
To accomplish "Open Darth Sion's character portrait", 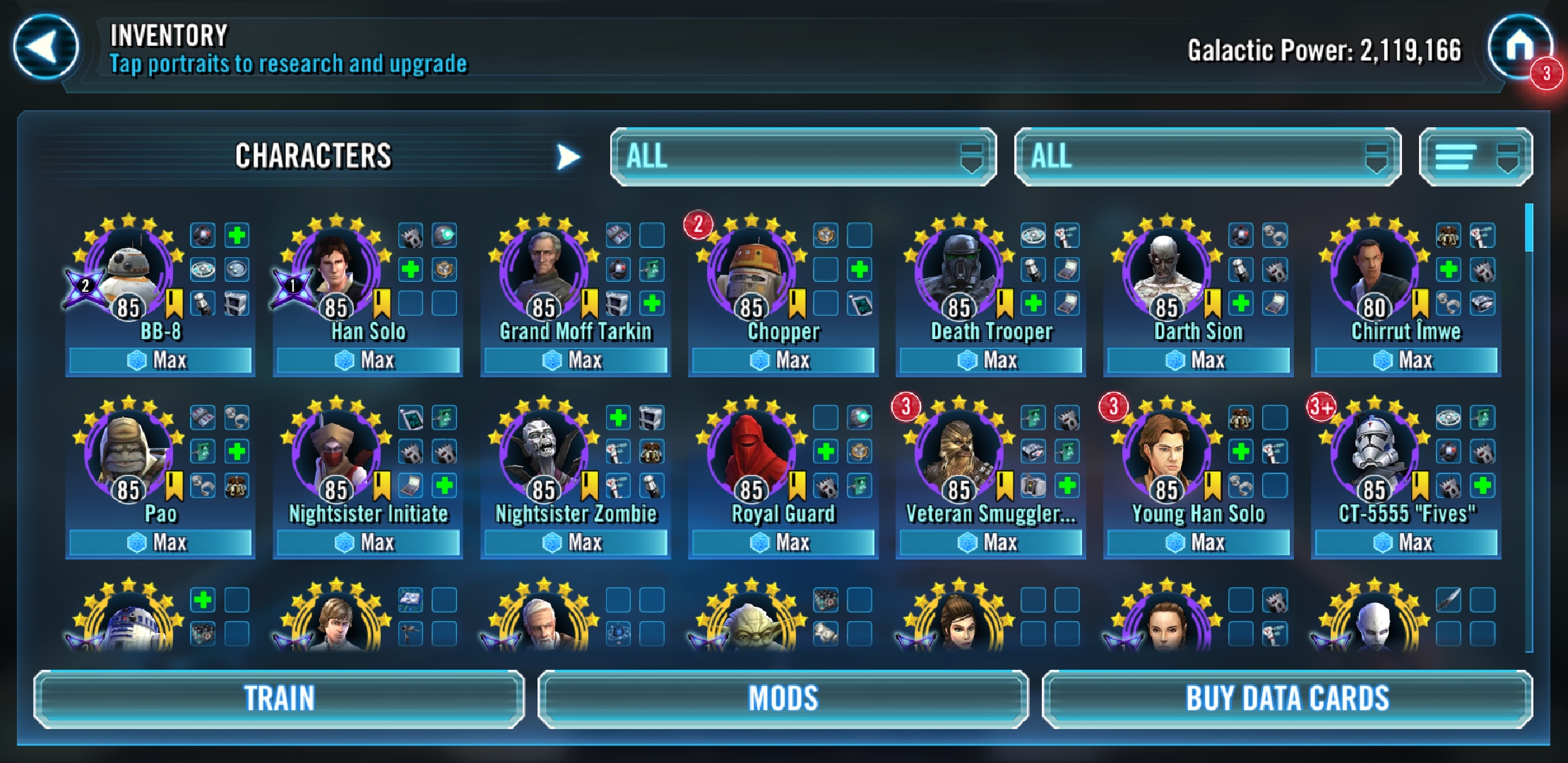I will [1167, 269].
